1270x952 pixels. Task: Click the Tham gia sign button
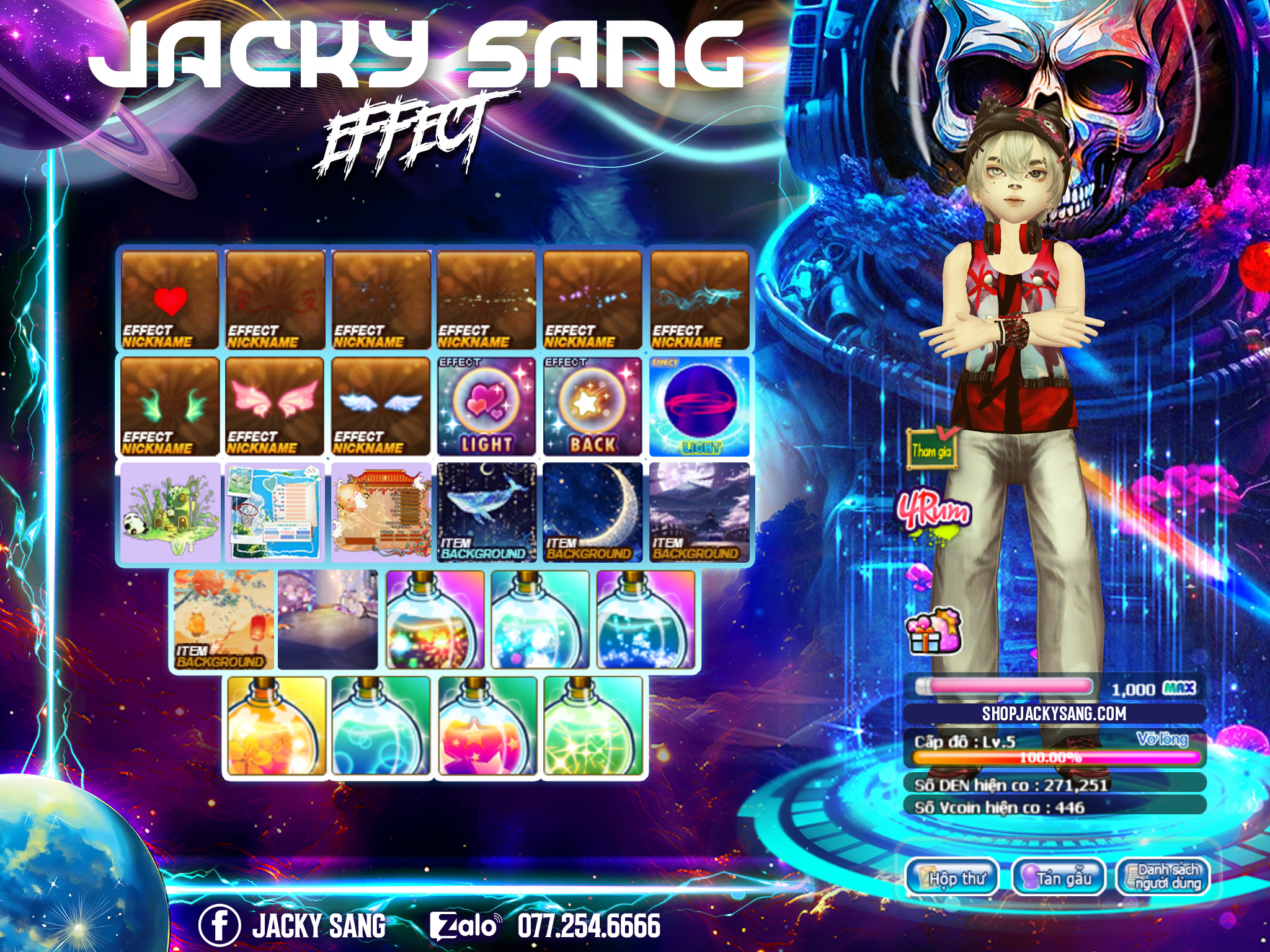click(x=931, y=448)
